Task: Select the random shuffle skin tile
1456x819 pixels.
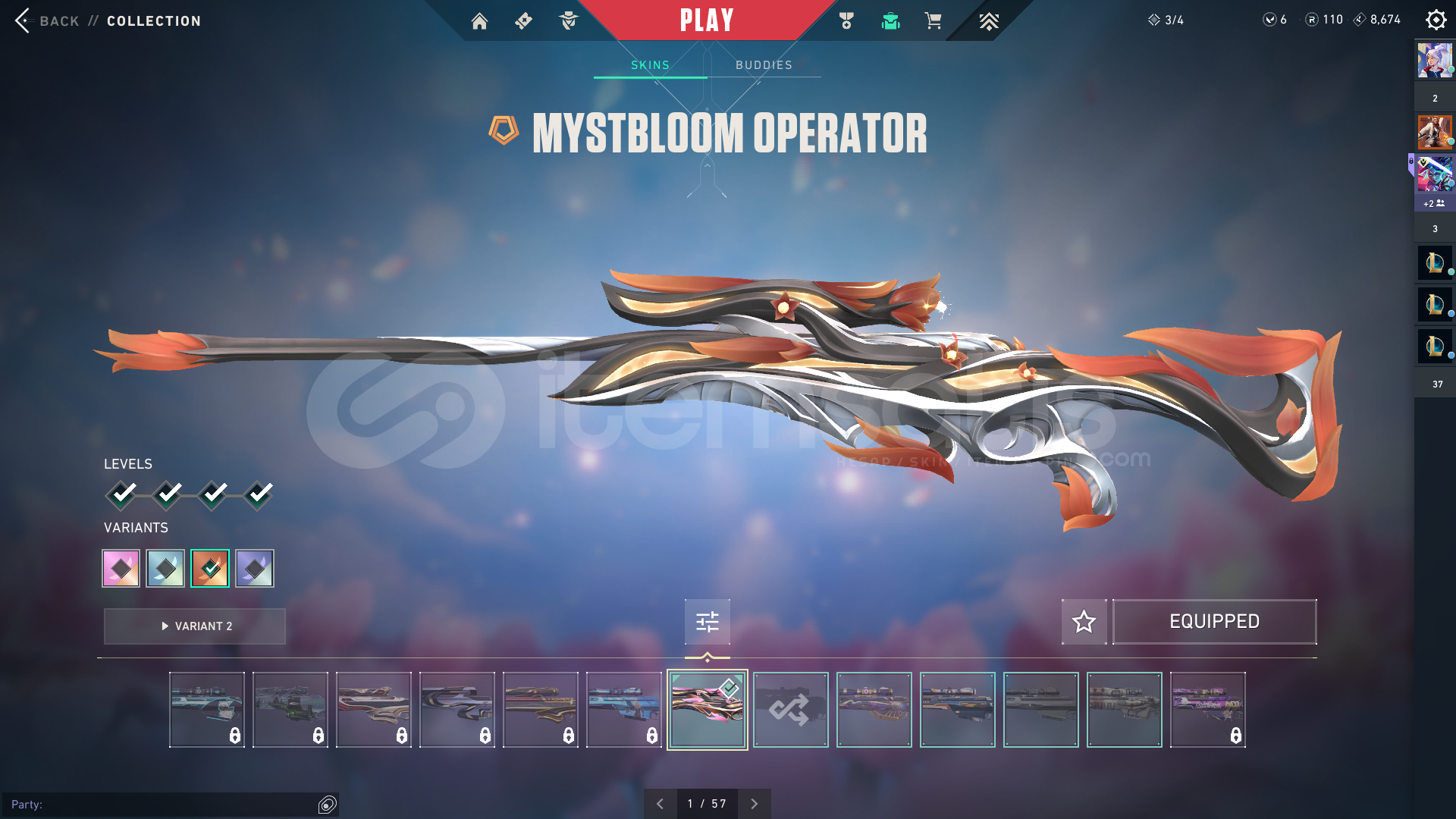Action: click(x=790, y=710)
